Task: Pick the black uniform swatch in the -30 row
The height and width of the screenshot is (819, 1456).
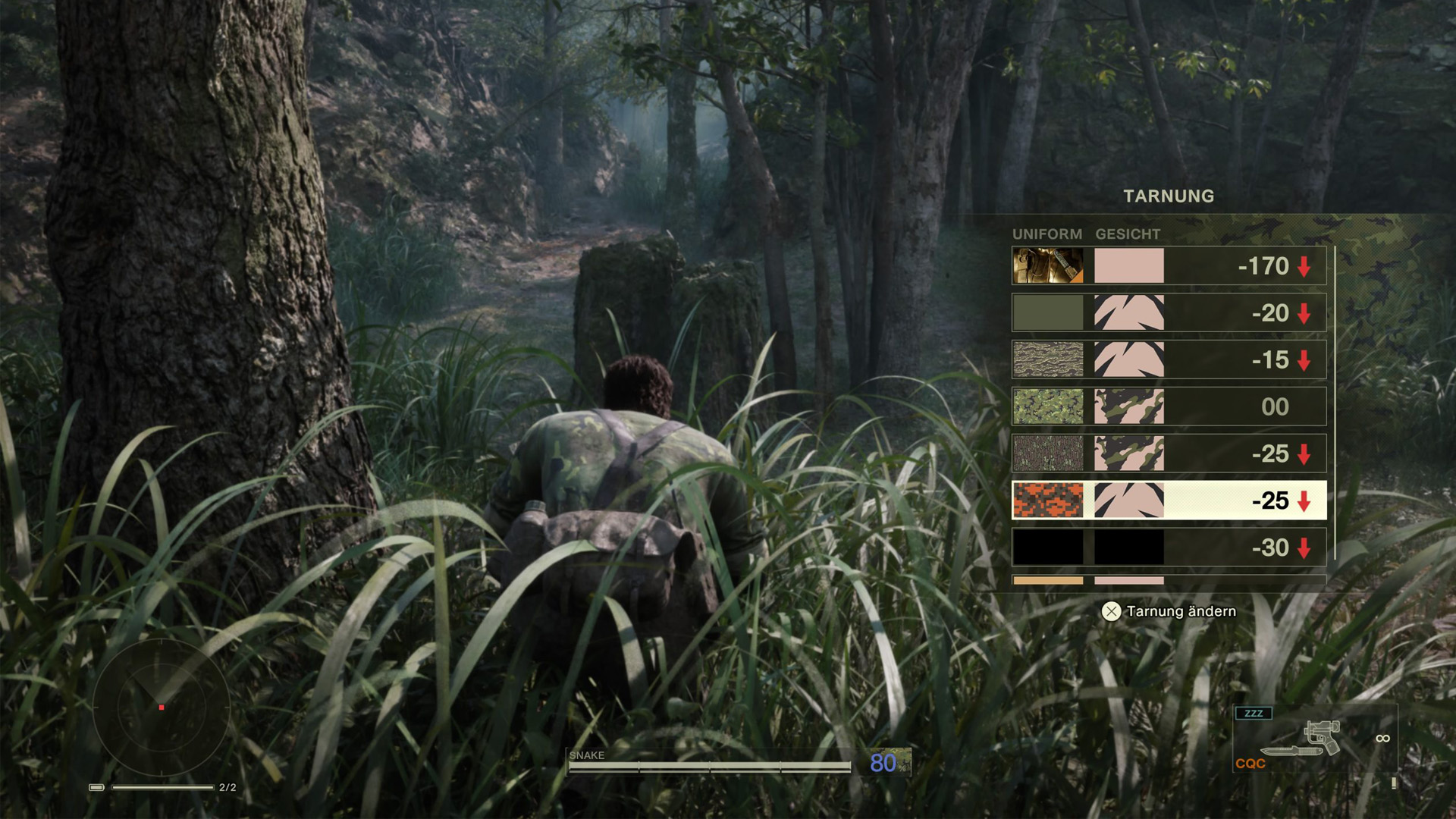Action: pyautogui.click(x=1049, y=547)
